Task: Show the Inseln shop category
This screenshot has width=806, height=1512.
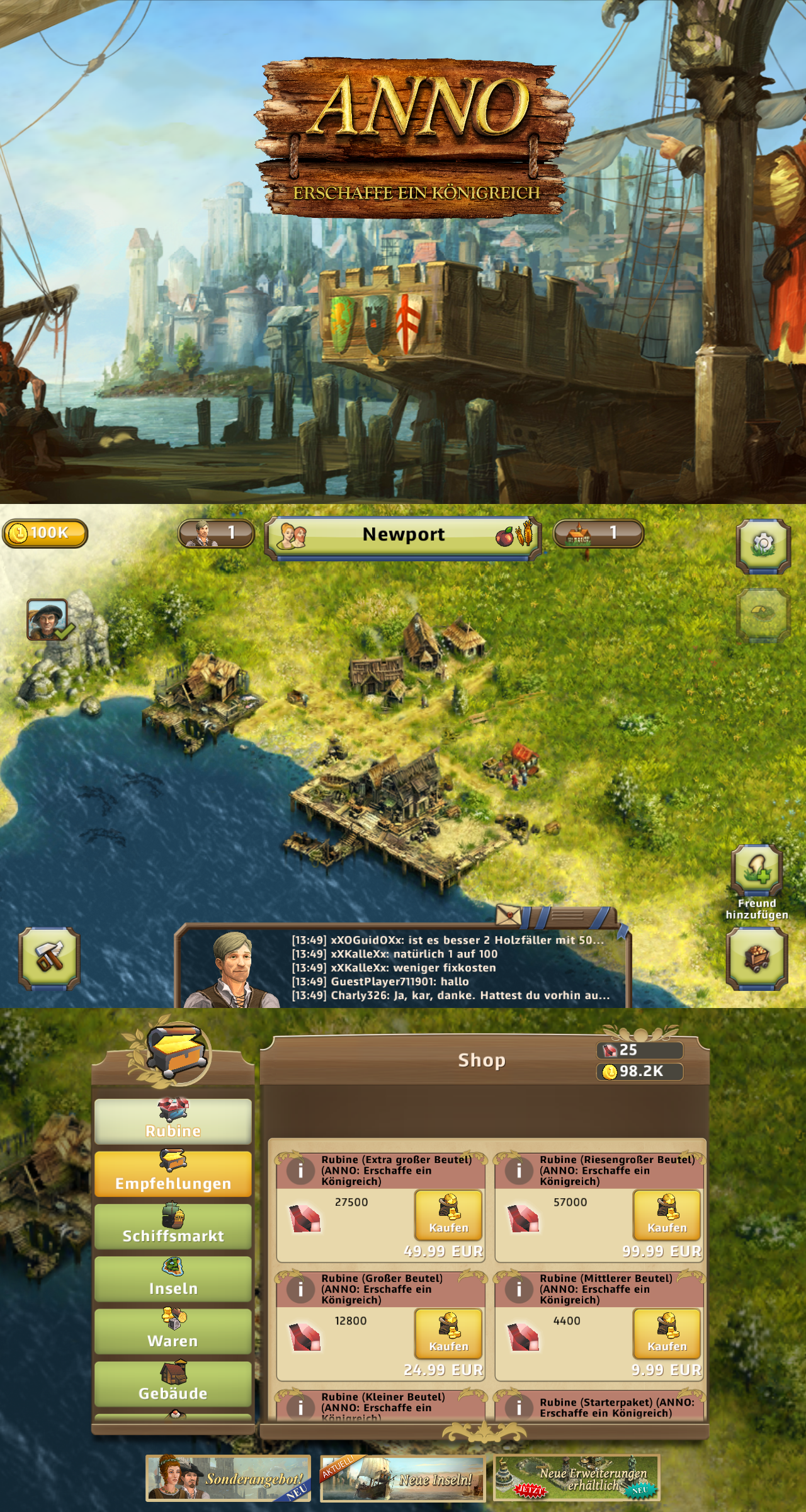Action: pos(173,1279)
